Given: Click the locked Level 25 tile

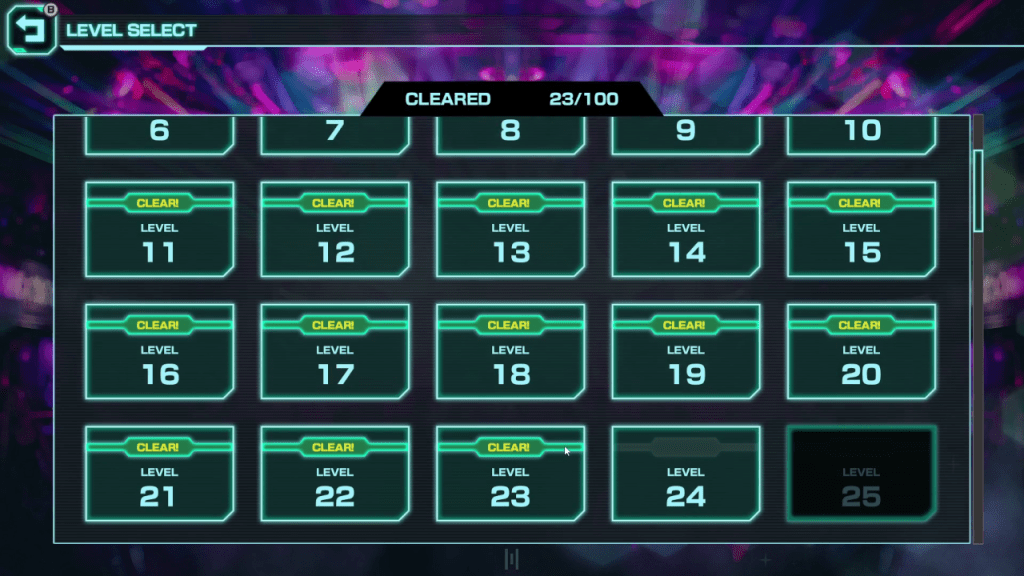Looking at the screenshot, I should [861, 474].
